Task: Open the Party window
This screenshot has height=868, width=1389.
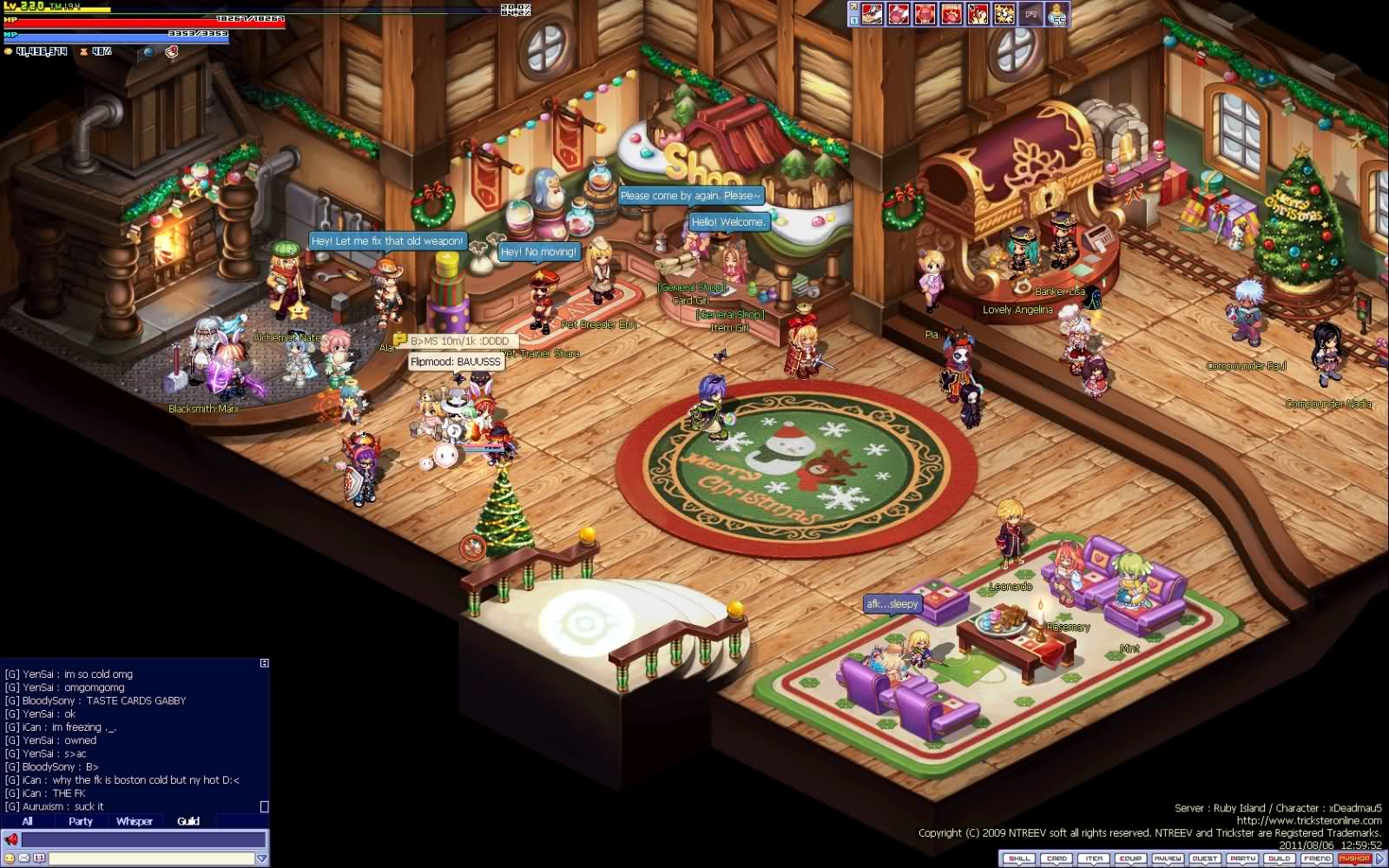Action: pyautogui.click(x=1242, y=858)
